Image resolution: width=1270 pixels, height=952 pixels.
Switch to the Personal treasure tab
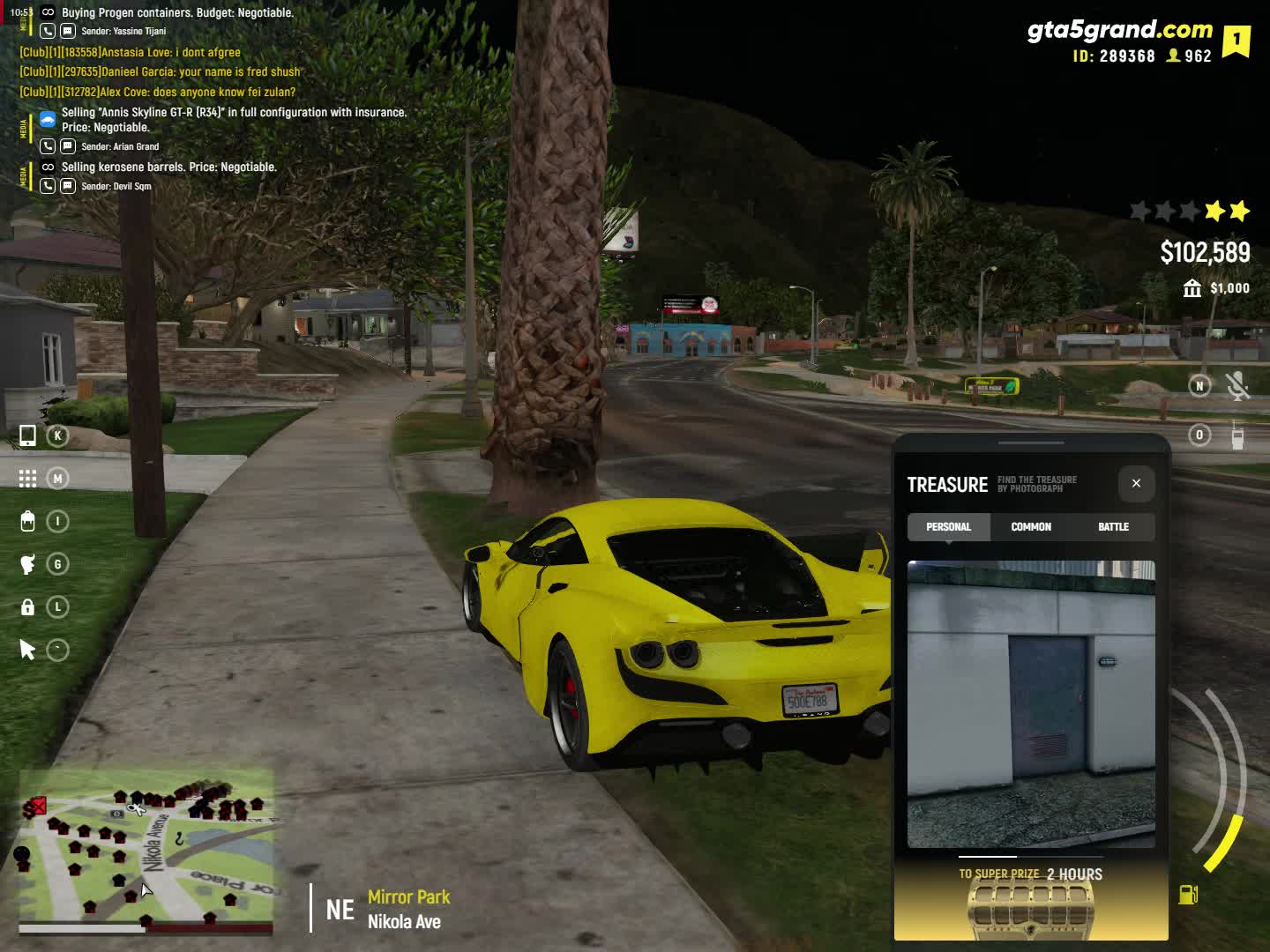click(948, 527)
